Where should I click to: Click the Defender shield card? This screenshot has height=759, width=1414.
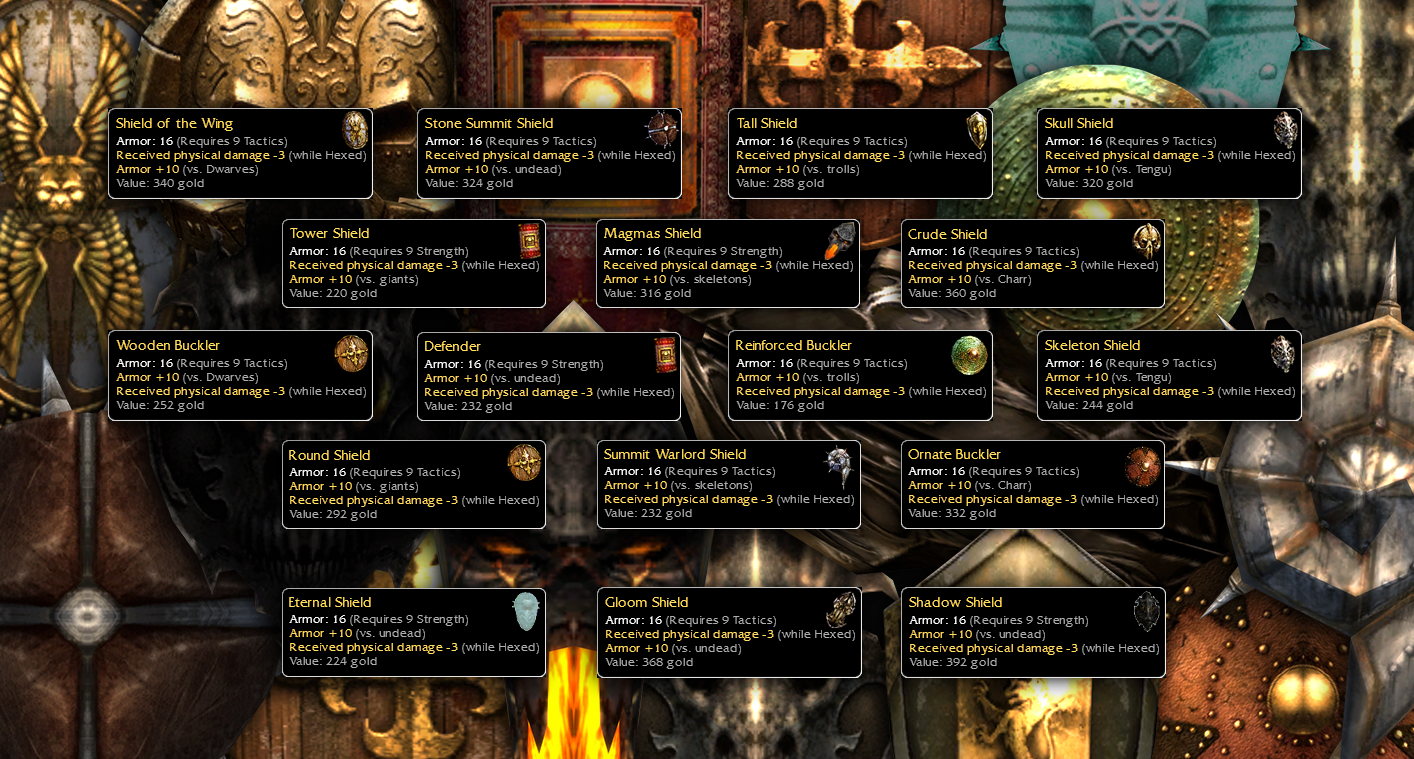549,376
